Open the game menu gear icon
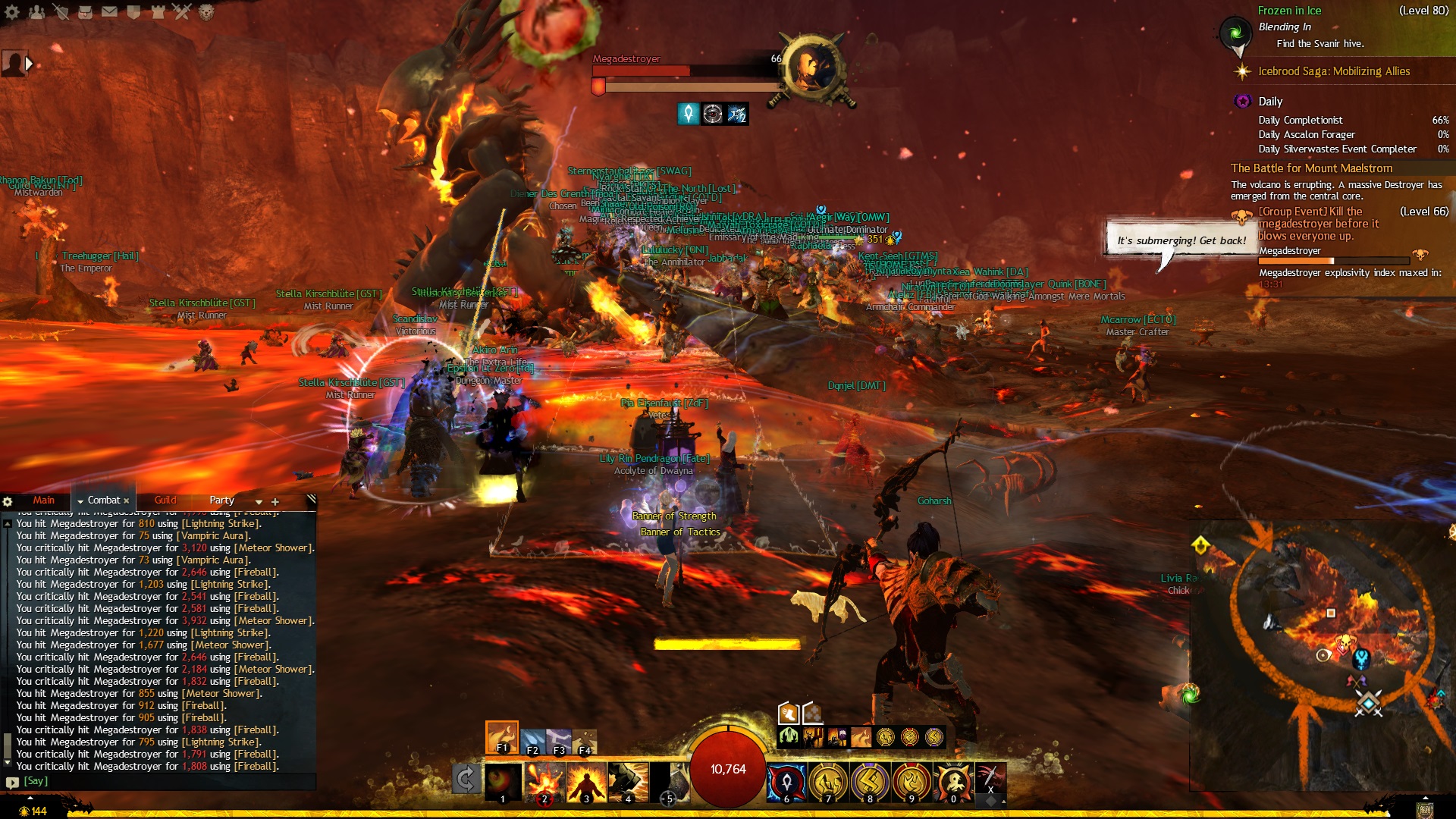This screenshot has height=819, width=1456. click(12, 11)
